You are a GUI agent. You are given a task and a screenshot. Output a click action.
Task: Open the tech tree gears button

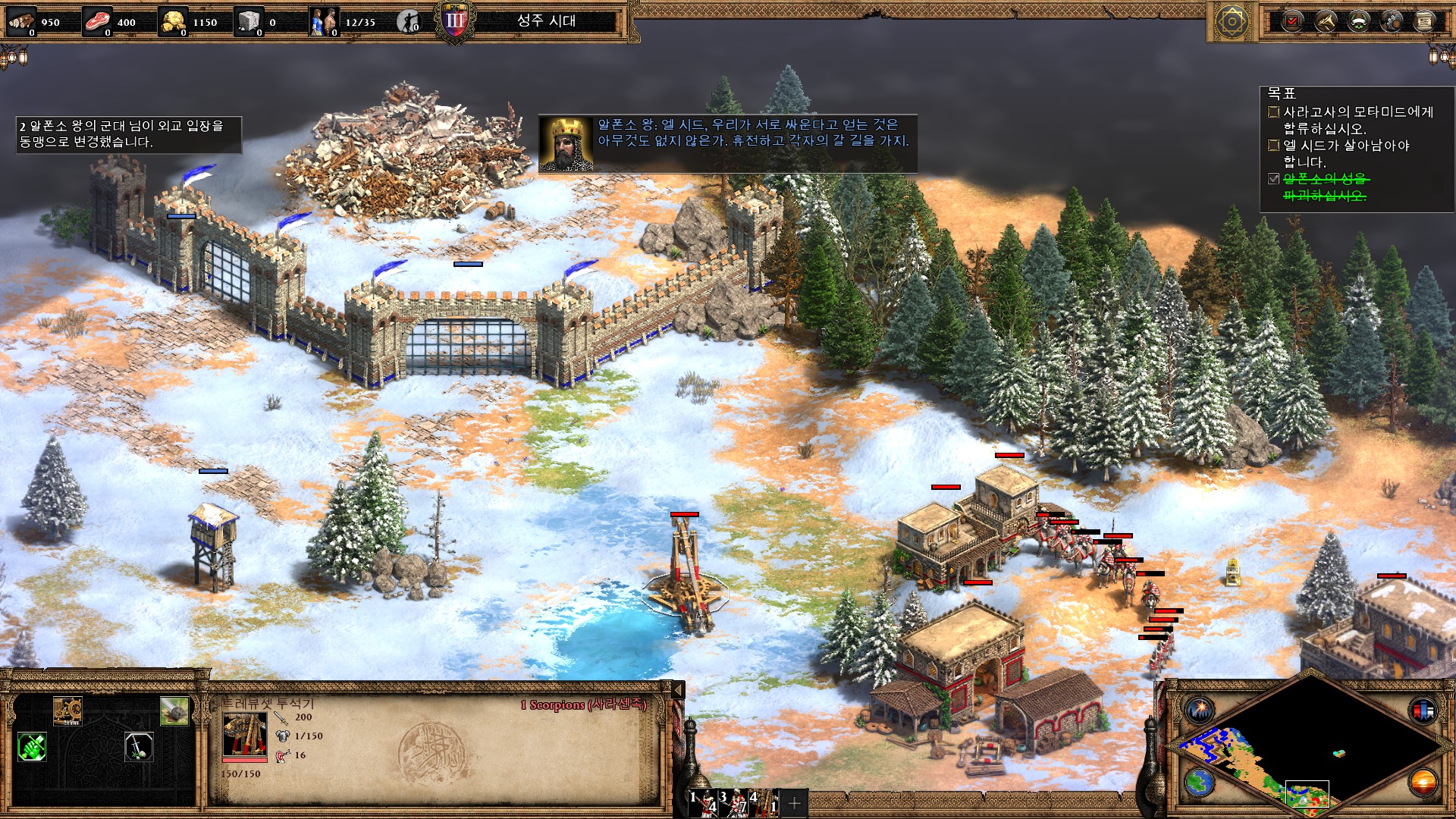1392,21
